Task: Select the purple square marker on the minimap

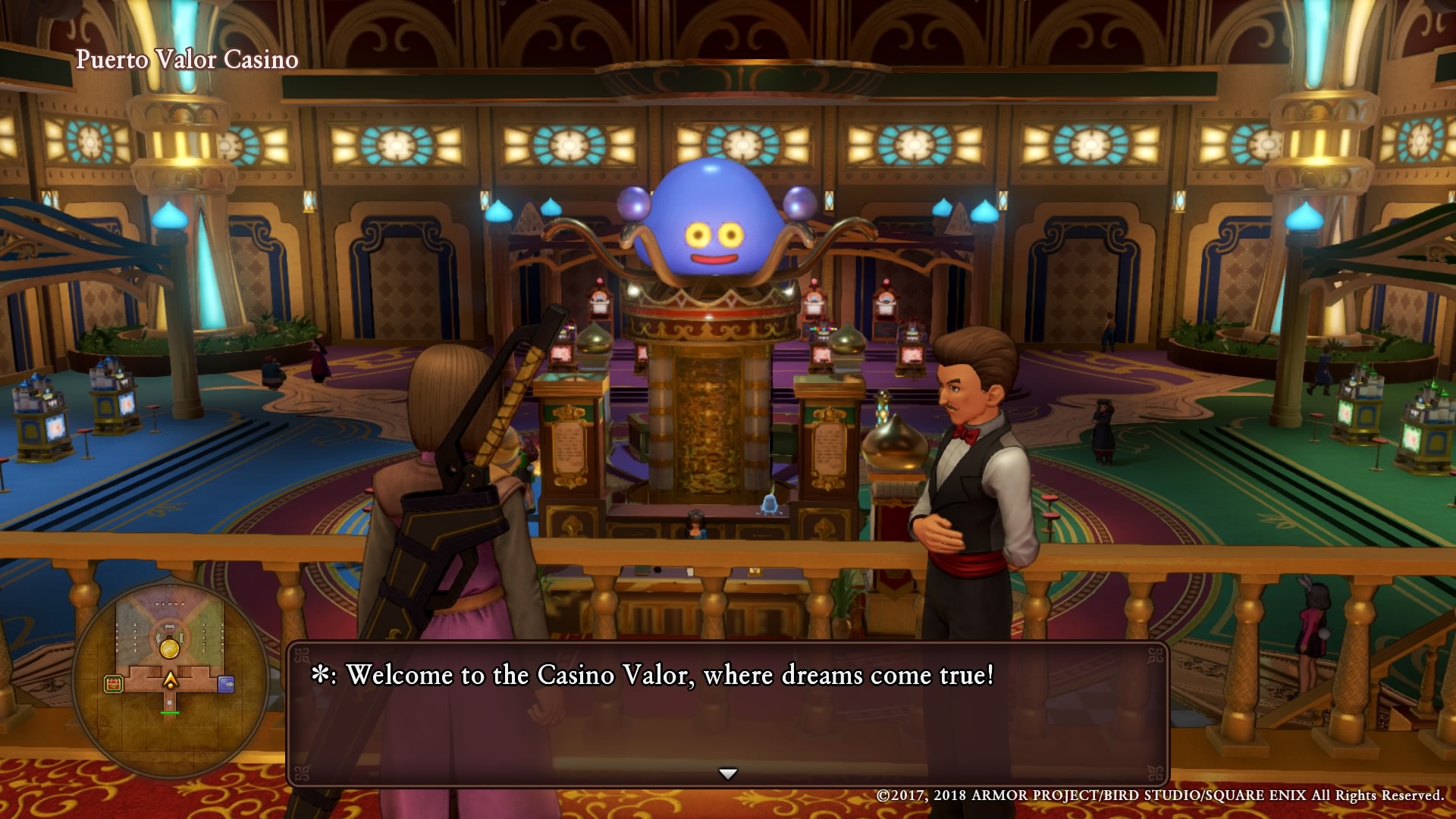Action: 226,684
